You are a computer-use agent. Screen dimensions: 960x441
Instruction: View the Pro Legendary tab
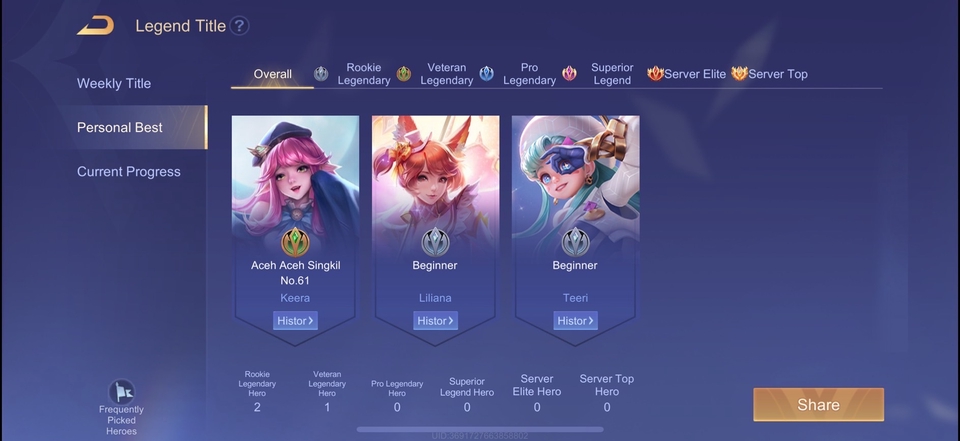coord(518,74)
